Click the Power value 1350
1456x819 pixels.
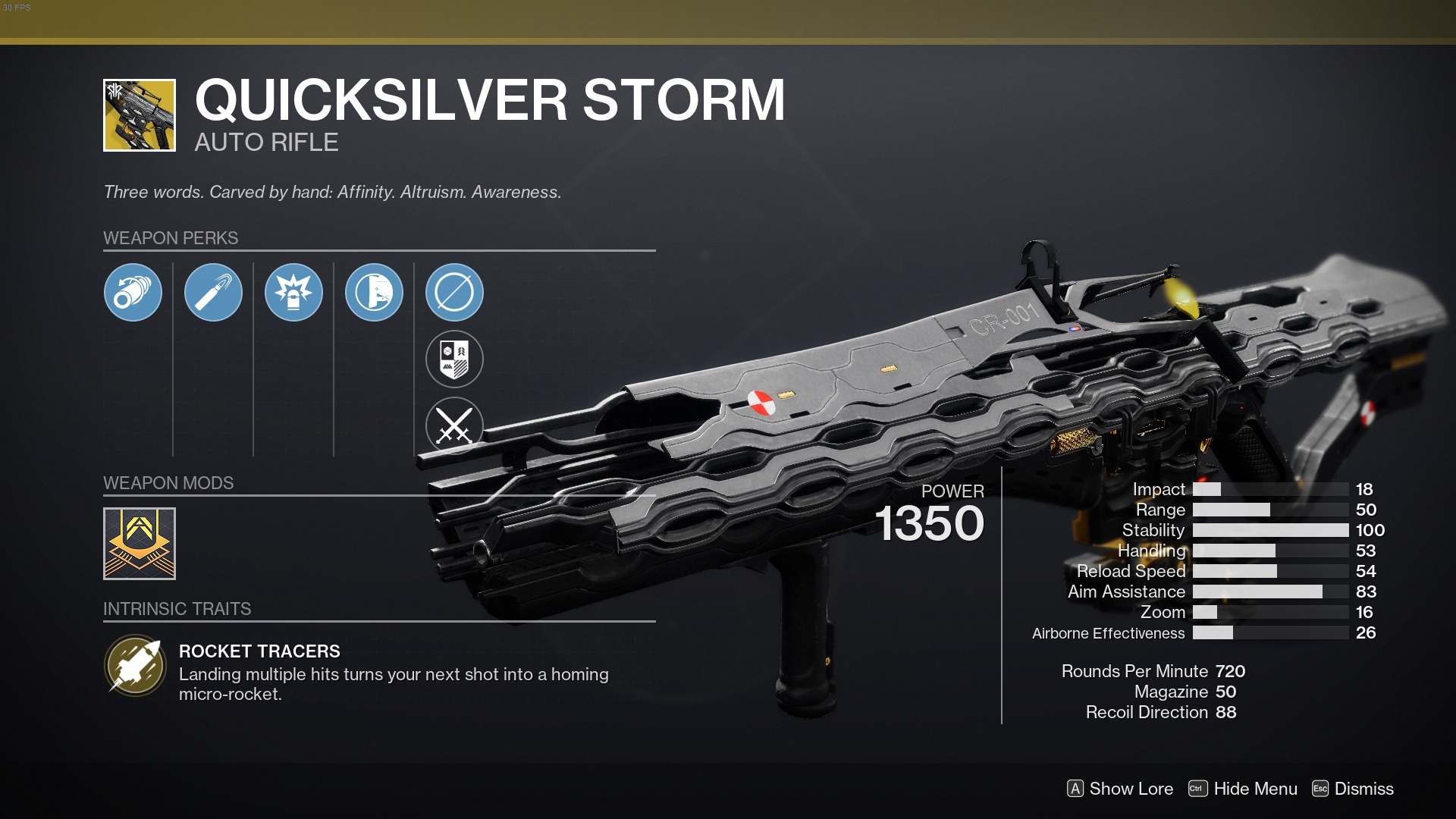tap(930, 523)
